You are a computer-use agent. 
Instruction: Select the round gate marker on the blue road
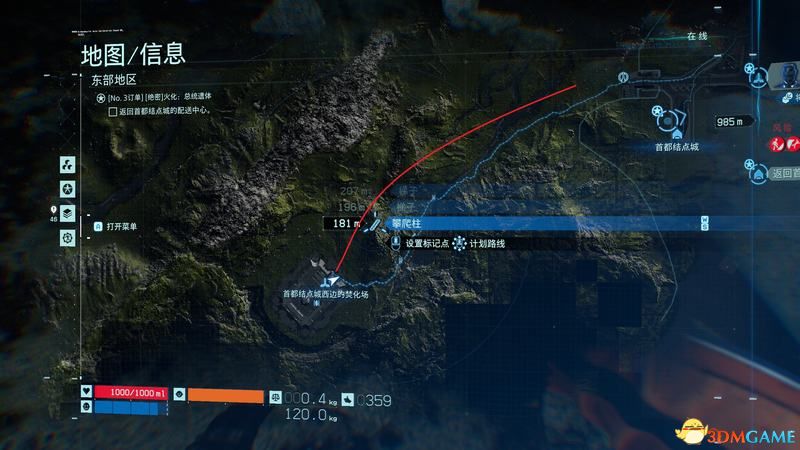pos(623,76)
